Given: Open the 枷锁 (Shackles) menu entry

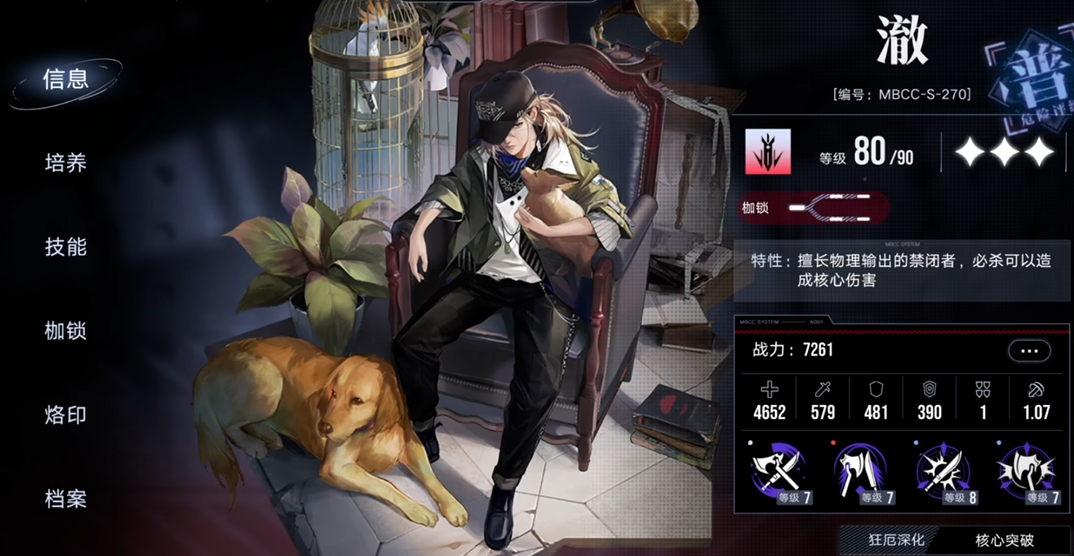Looking at the screenshot, I should pyautogui.click(x=66, y=331).
